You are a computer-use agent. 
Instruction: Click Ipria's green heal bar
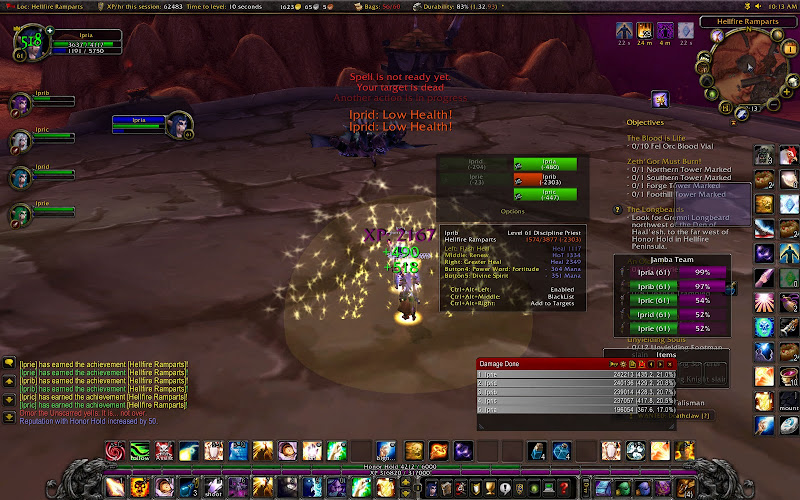544,163
